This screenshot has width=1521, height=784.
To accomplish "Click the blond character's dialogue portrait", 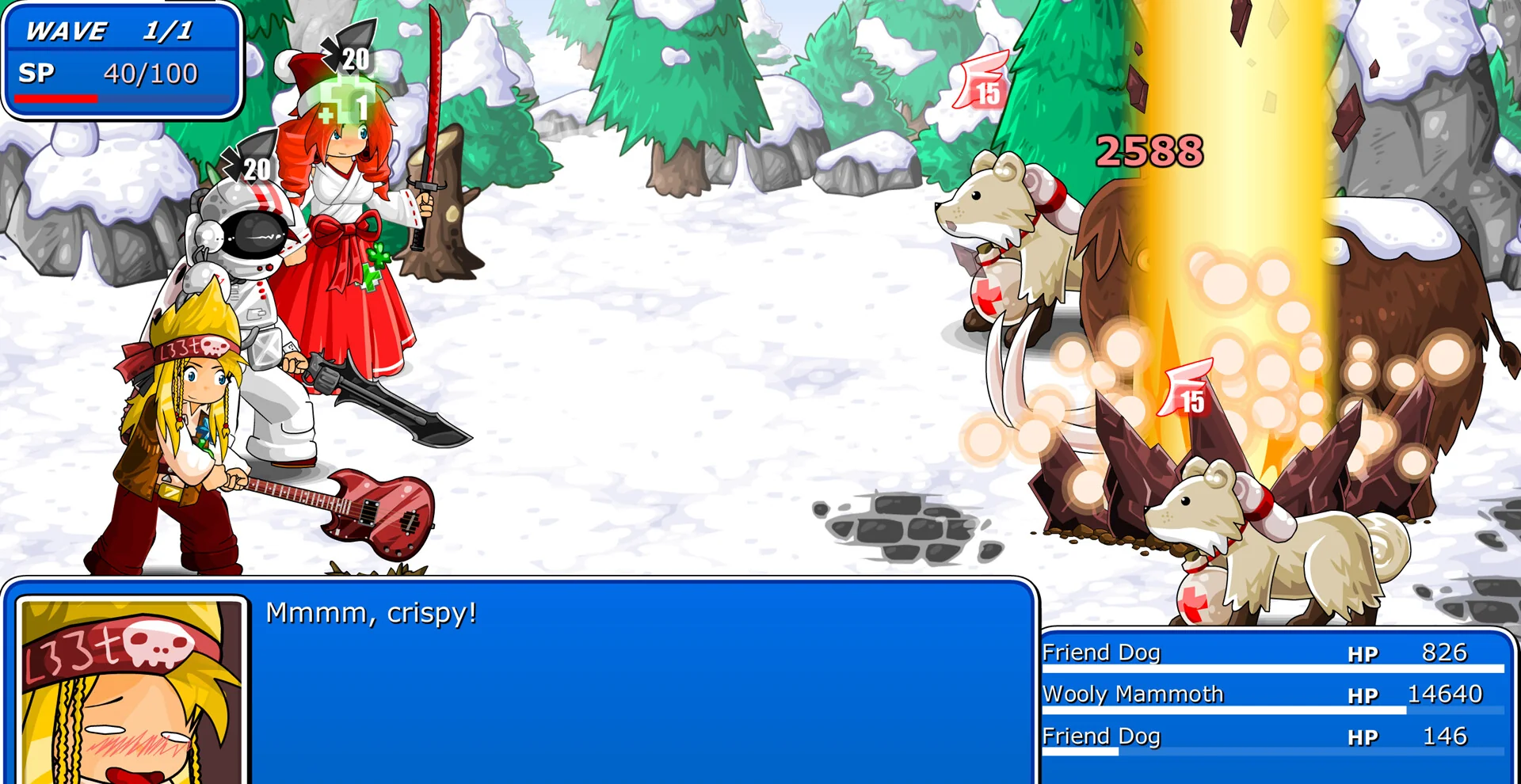I will click(x=132, y=691).
